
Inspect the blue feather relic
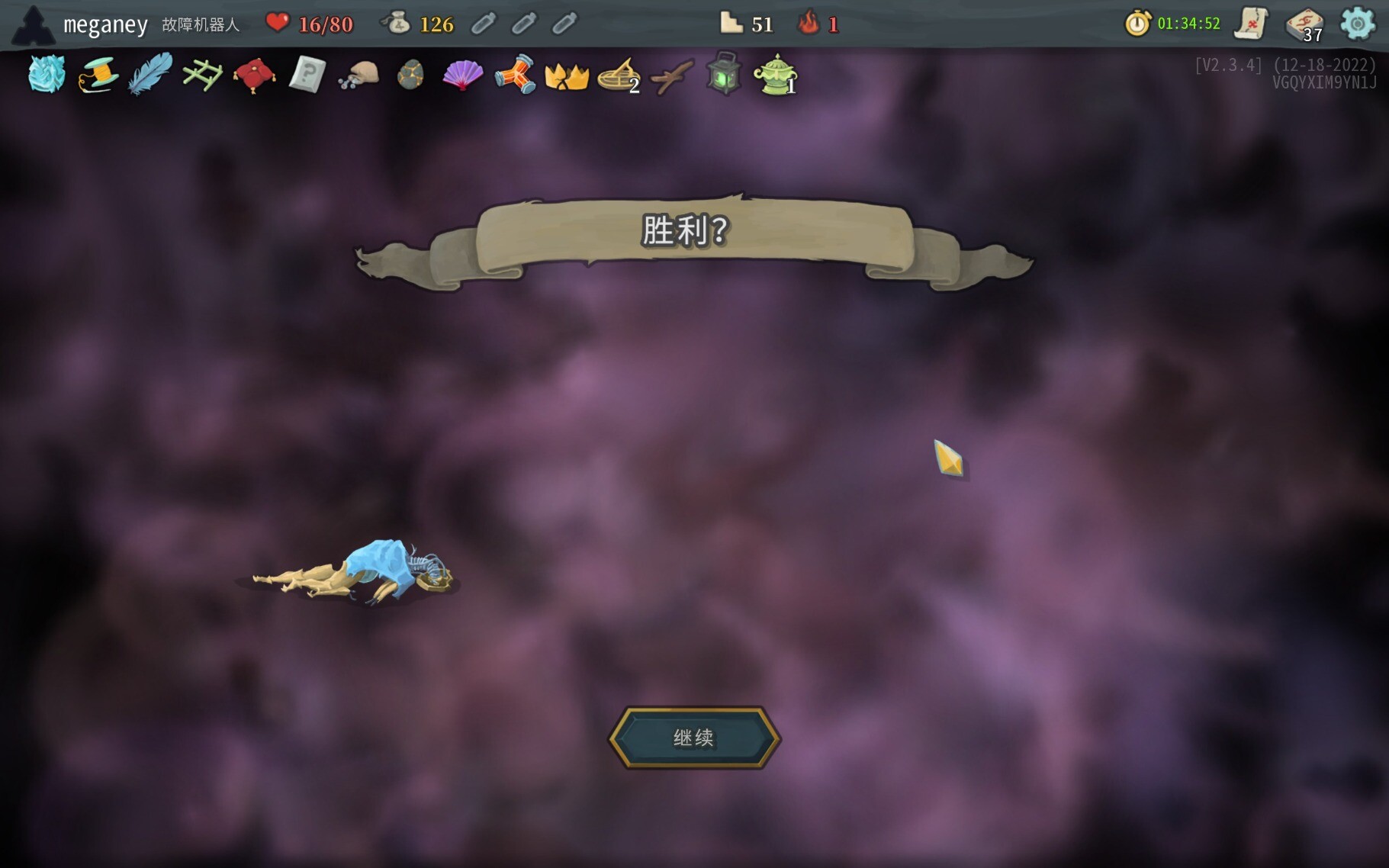[x=150, y=76]
